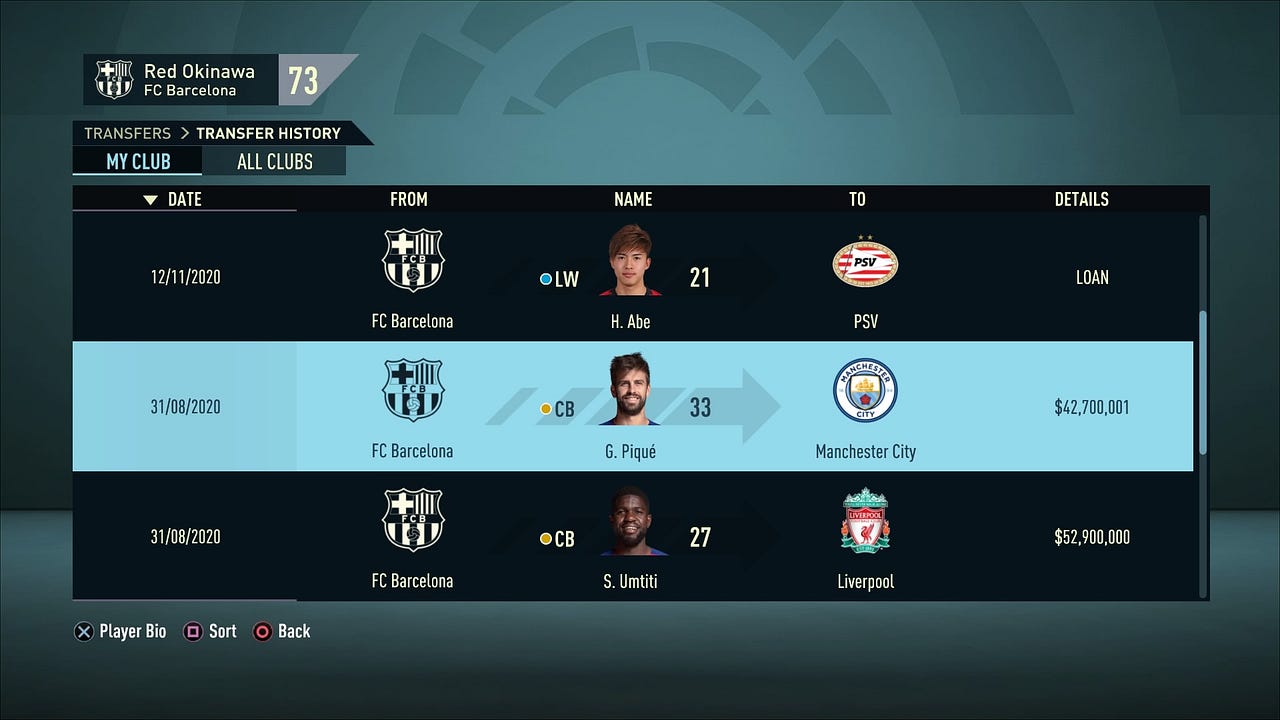Open the All Clubs tab
This screenshot has height=720, width=1280.
pyautogui.click(x=274, y=162)
